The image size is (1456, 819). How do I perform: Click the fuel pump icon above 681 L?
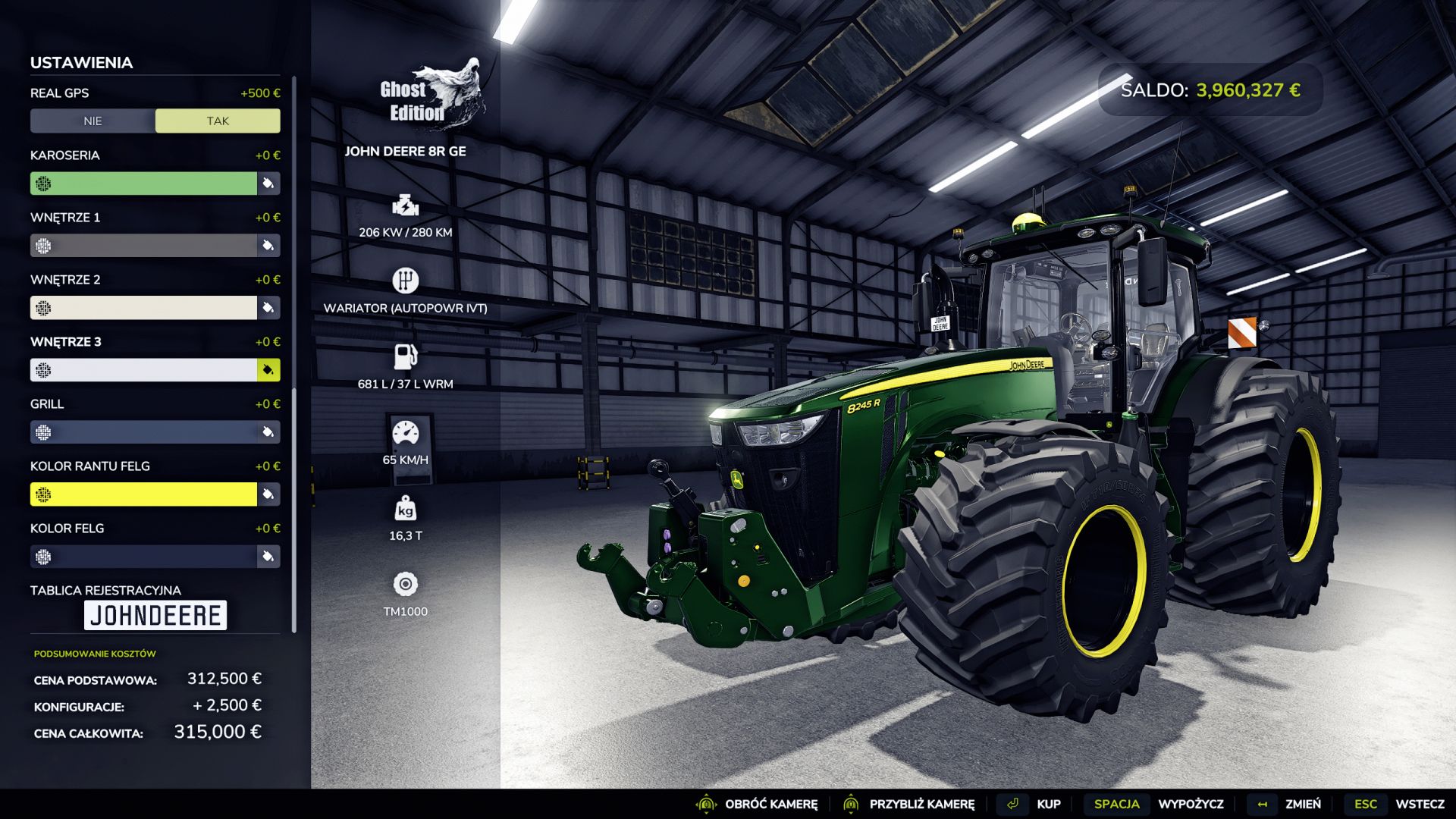pyautogui.click(x=406, y=356)
